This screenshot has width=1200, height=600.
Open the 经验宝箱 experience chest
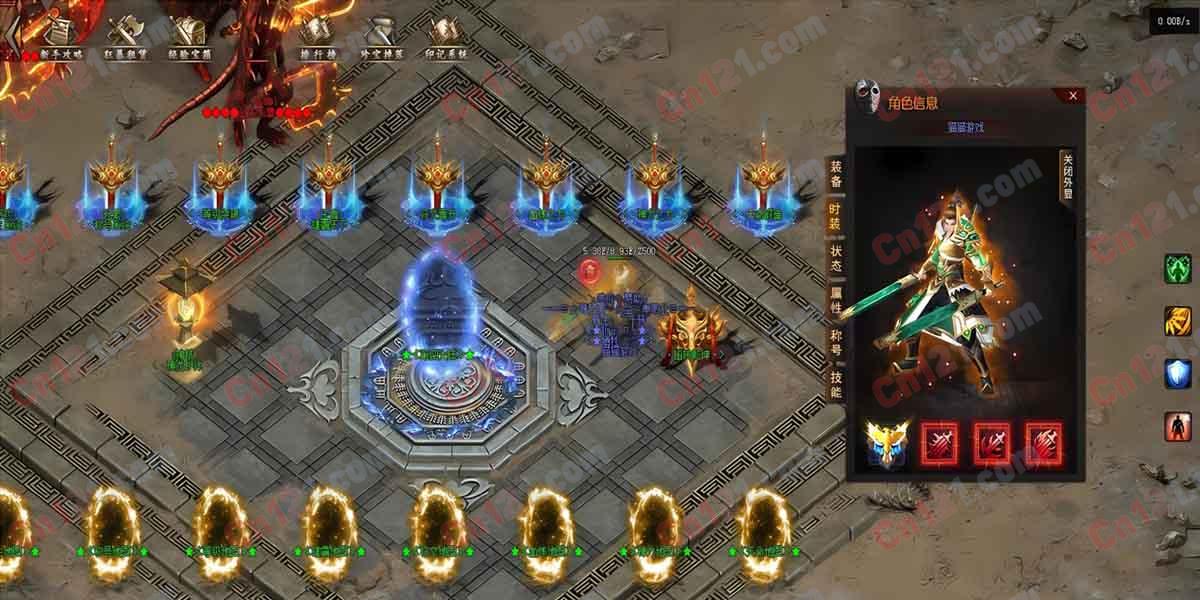point(189,36)
